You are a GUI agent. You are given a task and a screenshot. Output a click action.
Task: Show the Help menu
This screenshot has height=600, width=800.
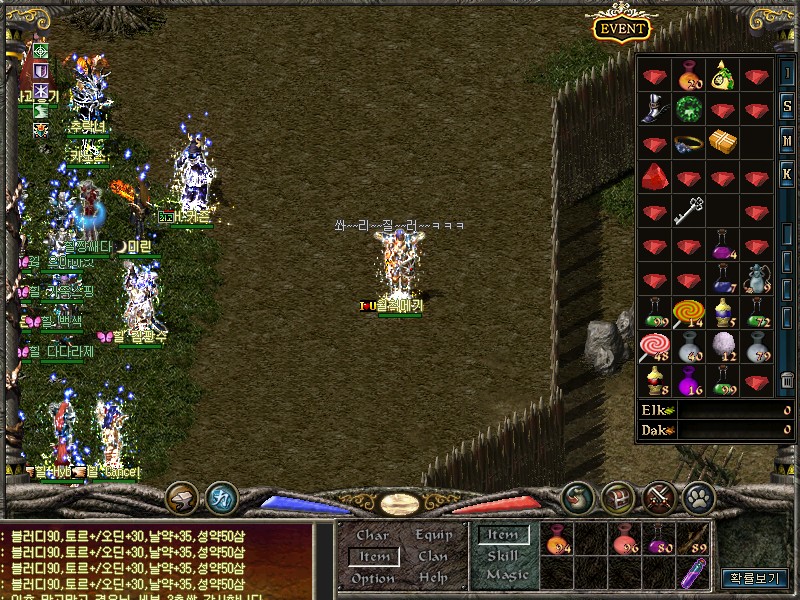point(433,578)
